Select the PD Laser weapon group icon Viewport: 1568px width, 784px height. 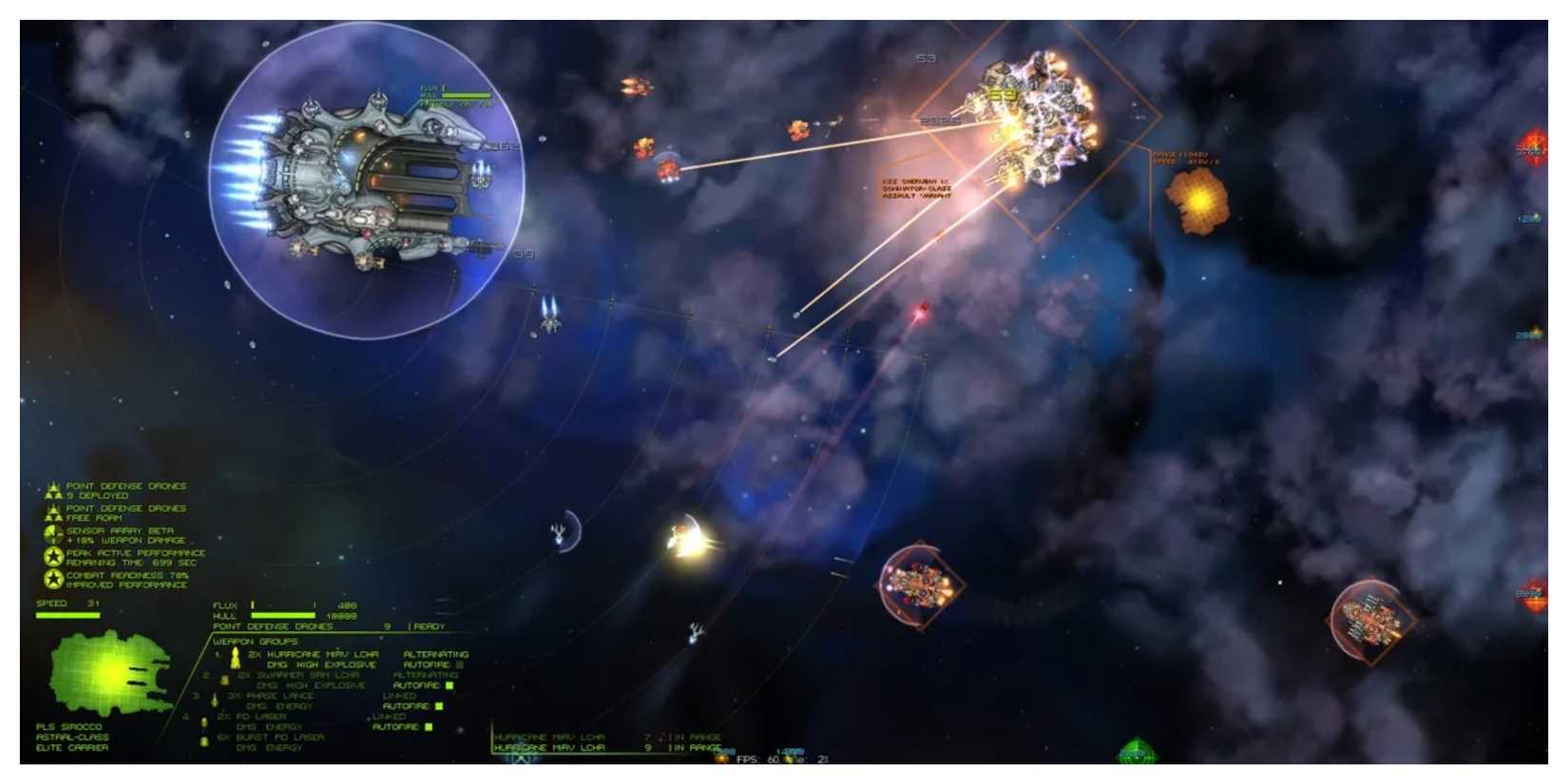pyautogui.click(x=203, y=723)
